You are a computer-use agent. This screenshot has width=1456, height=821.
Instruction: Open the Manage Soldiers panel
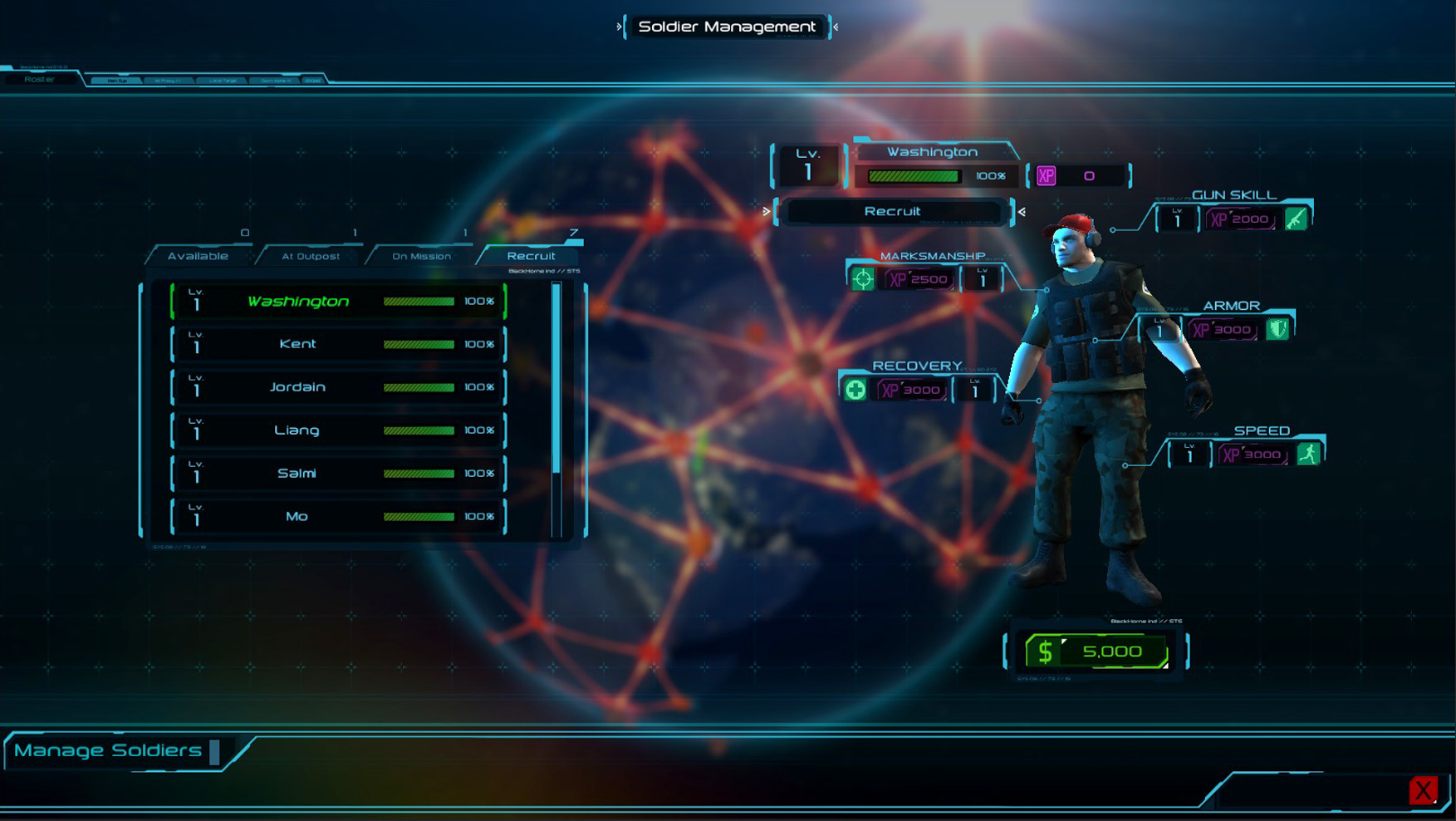[108, 750]
